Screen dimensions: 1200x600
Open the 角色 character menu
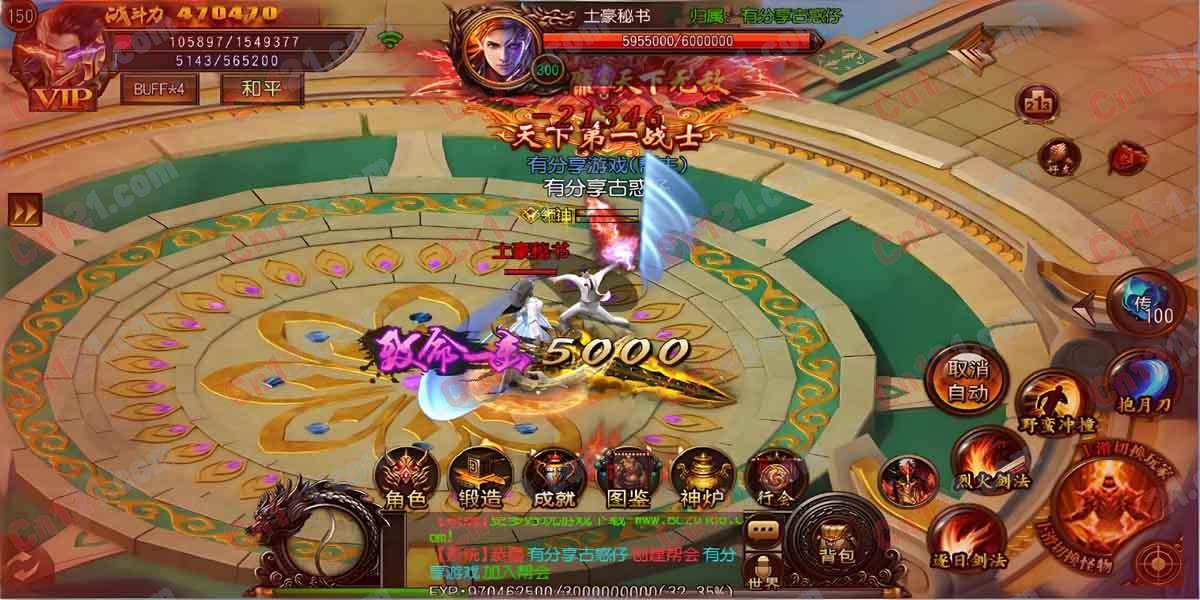point(404,476)
